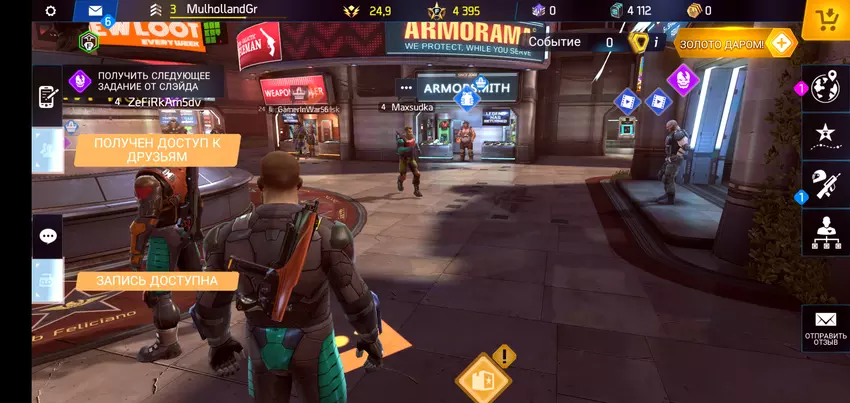This screenshot has width=850, height=403.
Task: Open the guild hierarchy icon
Action: pyautogui.click(x=825, y=232)
